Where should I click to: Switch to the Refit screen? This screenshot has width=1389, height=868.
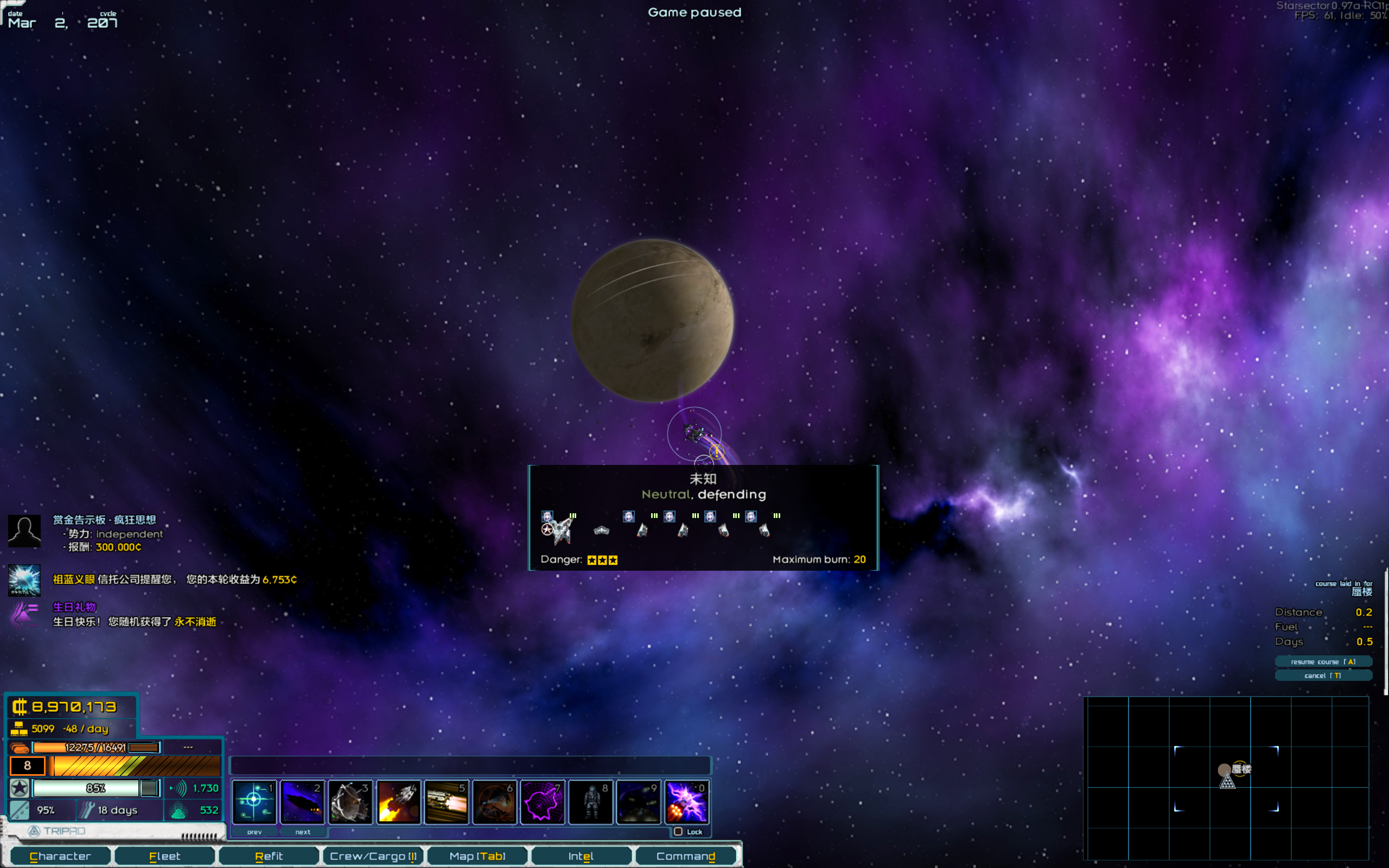pos(269,856)
